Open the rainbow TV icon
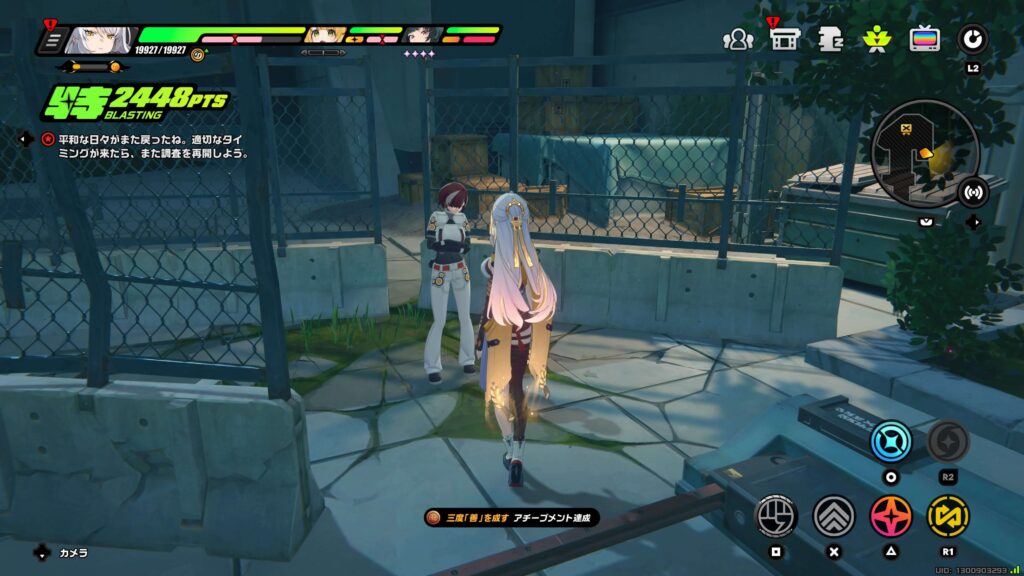This screenshot has height=576, width=1024. pos(924,40)
